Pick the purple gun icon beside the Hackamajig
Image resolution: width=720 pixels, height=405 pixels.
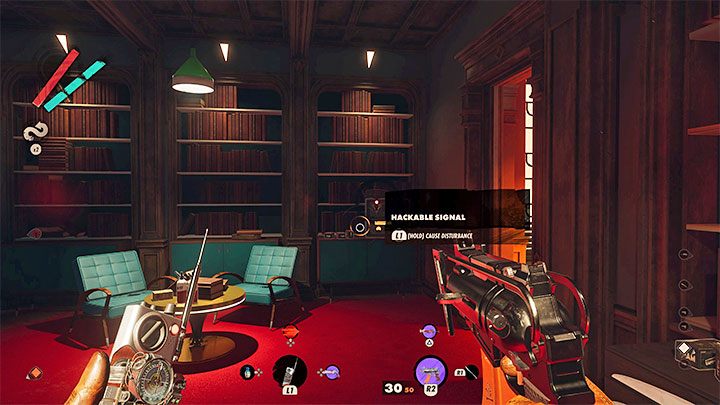(332, 371)
